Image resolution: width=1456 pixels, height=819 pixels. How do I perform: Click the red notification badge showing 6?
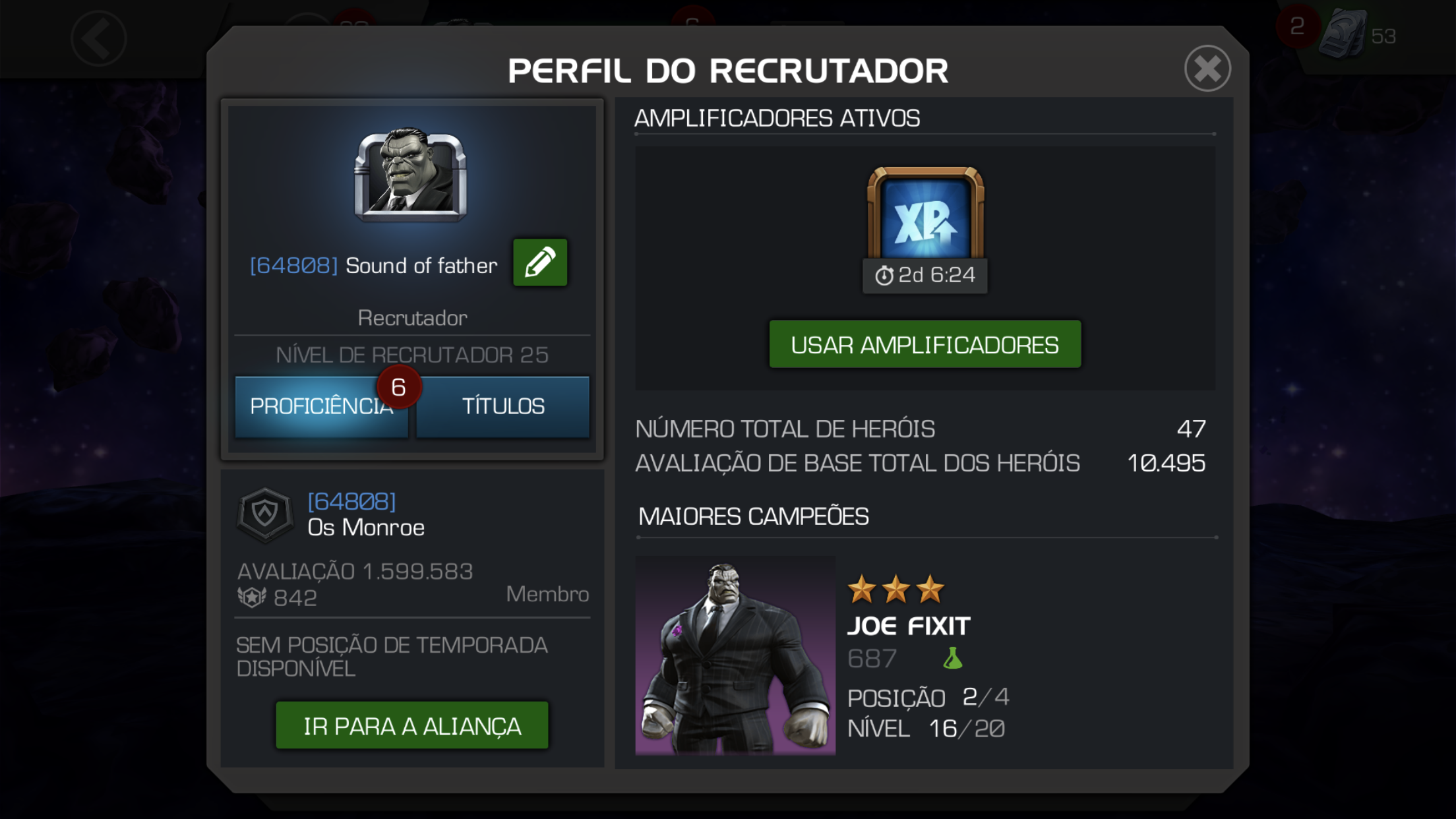[398, 388]
